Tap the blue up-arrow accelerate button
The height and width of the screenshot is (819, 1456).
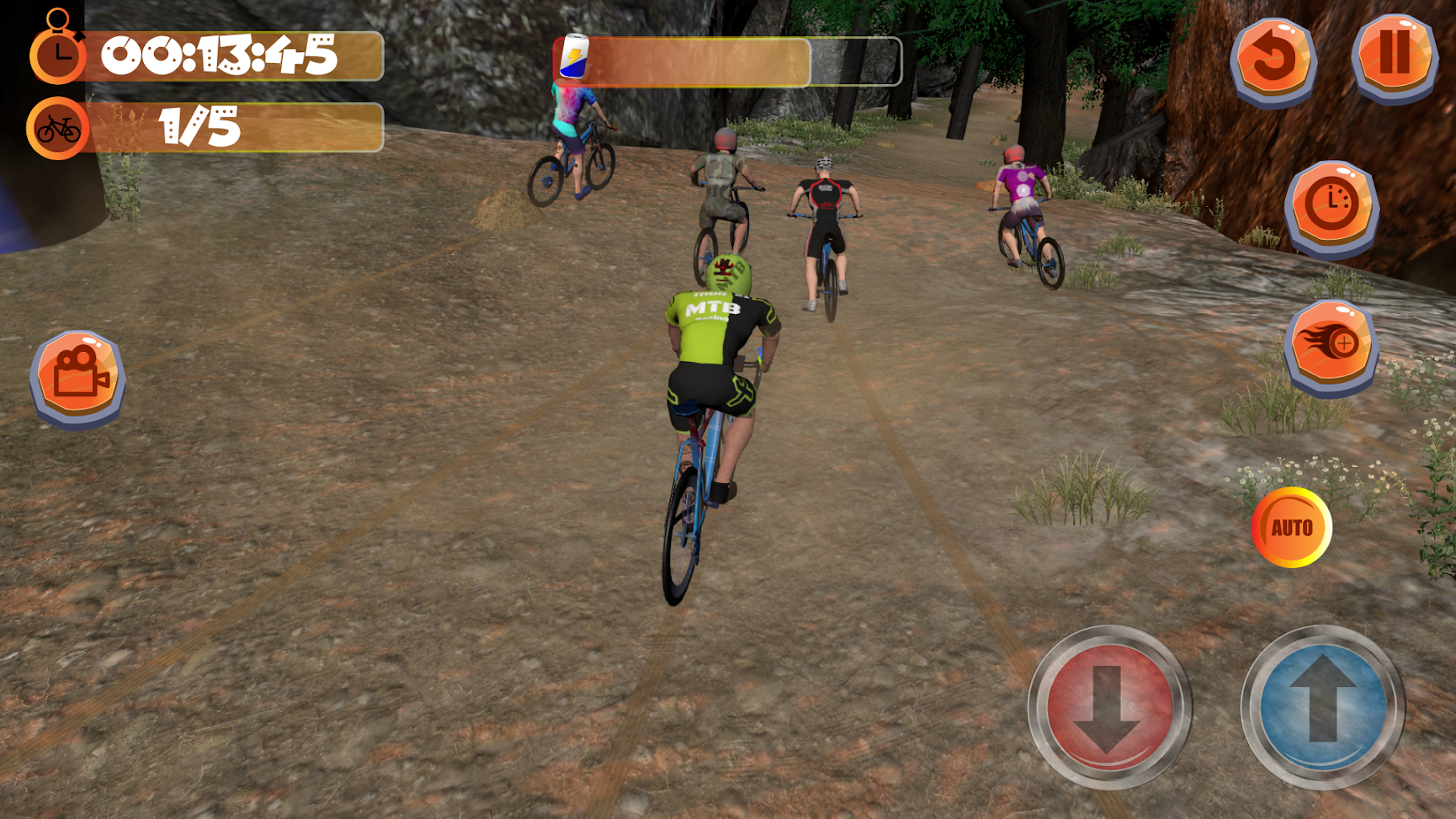(x=1322, y=707)
